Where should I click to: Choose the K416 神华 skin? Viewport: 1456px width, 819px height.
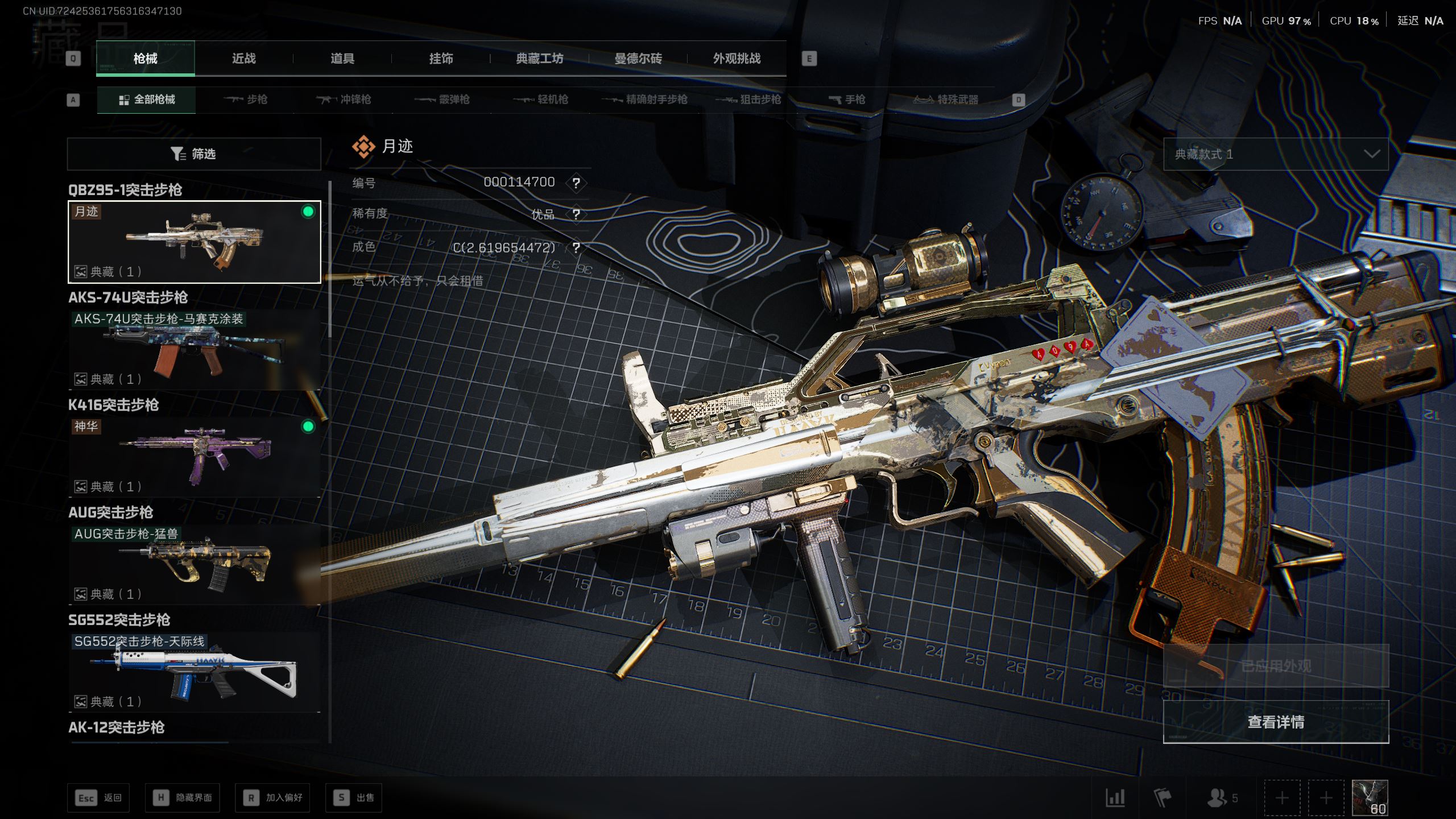point(194,457)
